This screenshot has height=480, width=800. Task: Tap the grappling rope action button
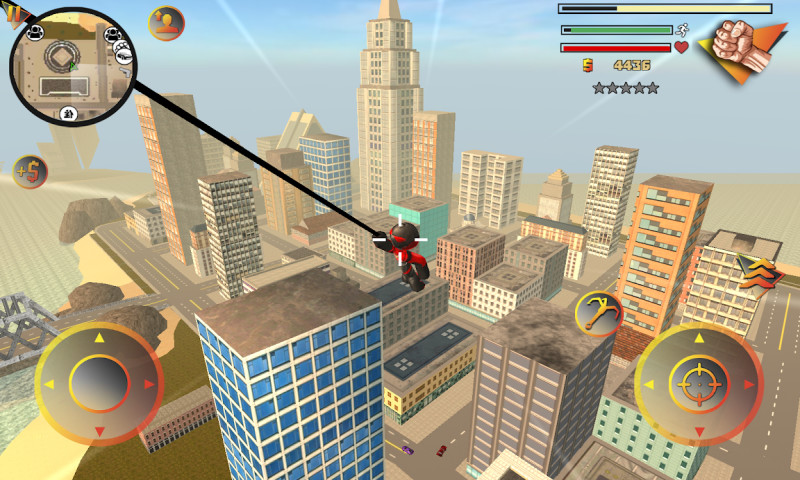[x=600, y=312]
